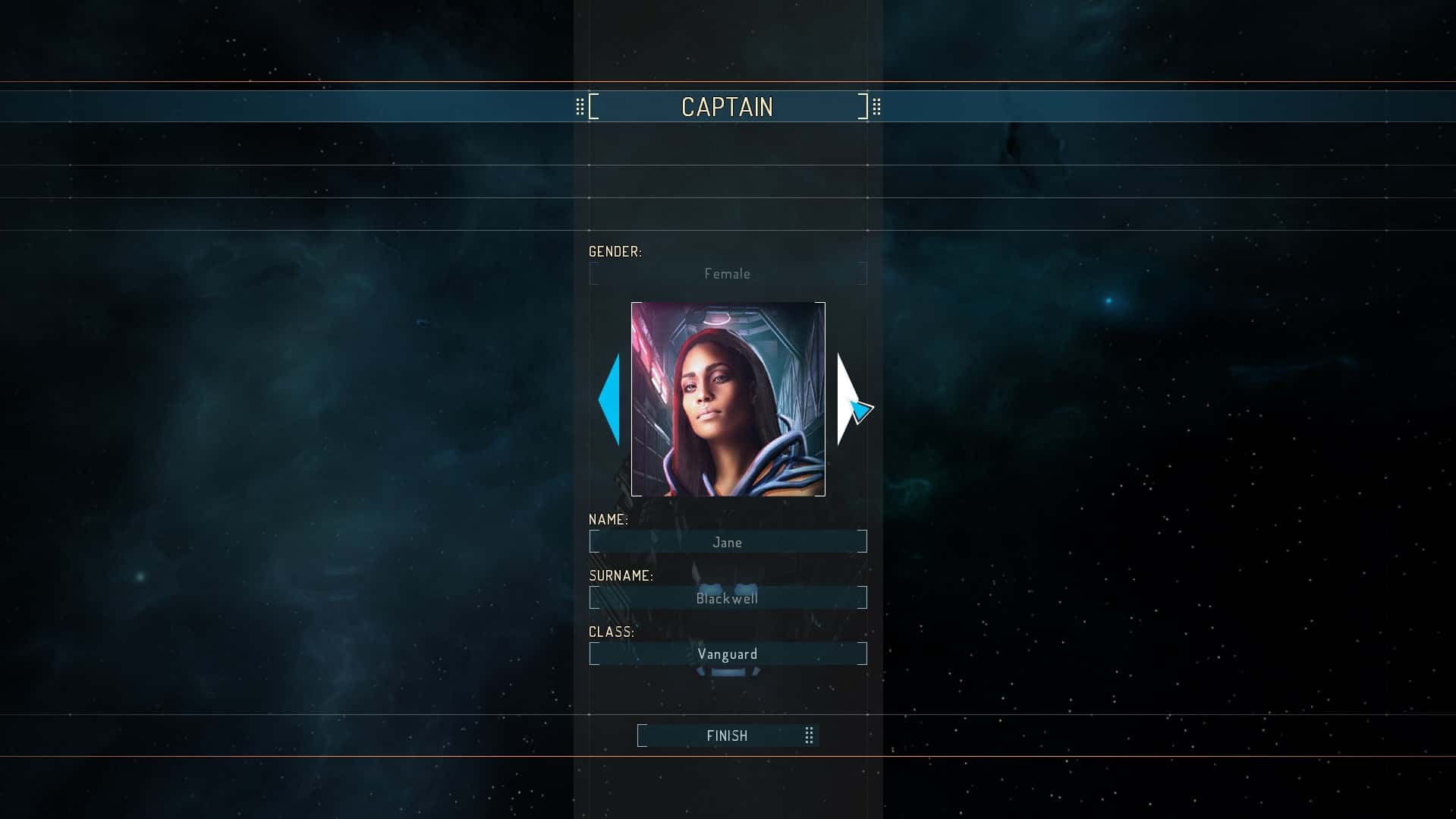Open the Class selector showing Vanguard
The image size is (1456, 819).
727,654
